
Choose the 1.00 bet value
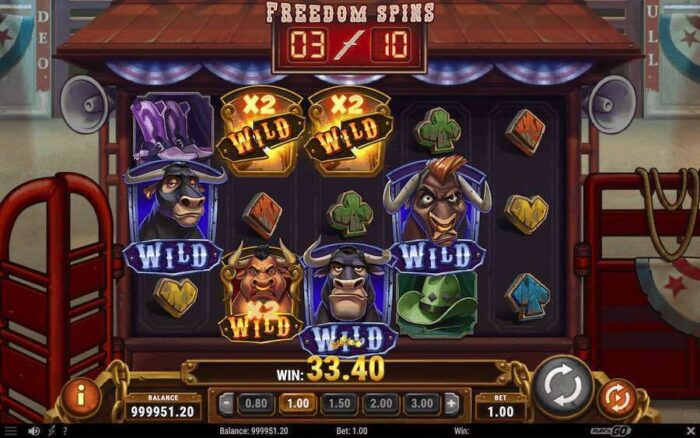(298, 404)
